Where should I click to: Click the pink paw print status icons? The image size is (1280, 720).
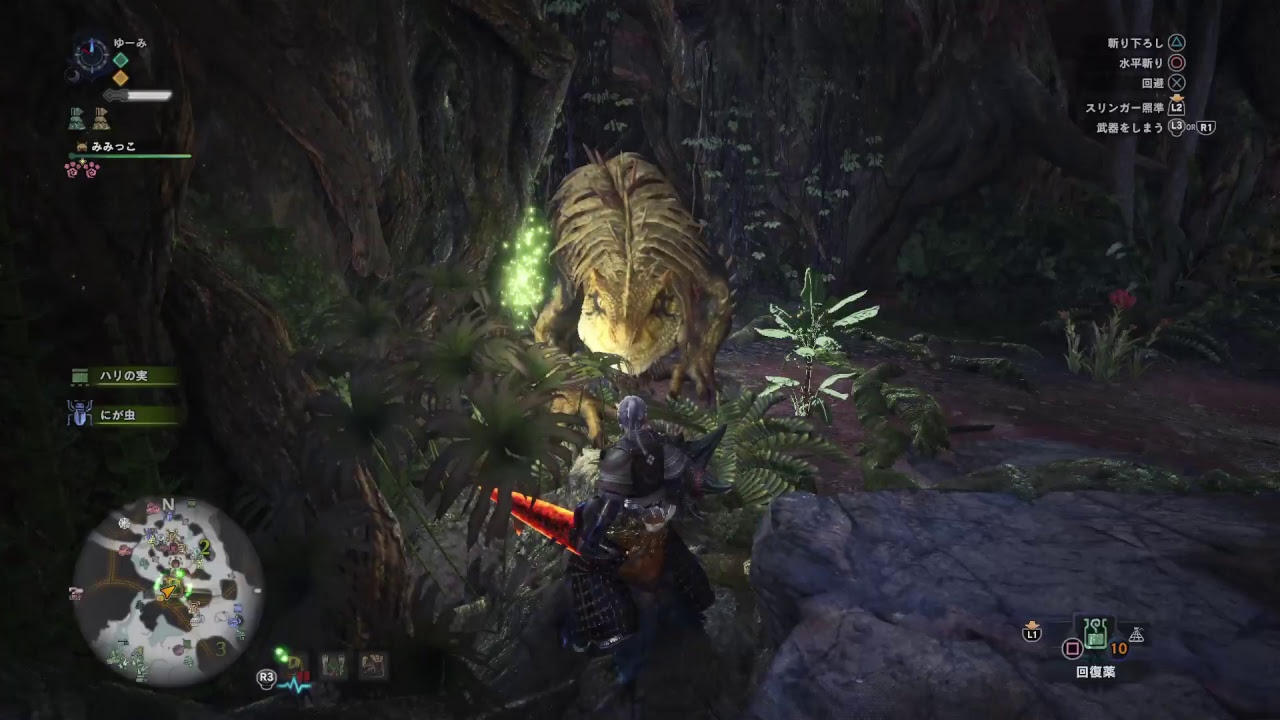[82, 168]
